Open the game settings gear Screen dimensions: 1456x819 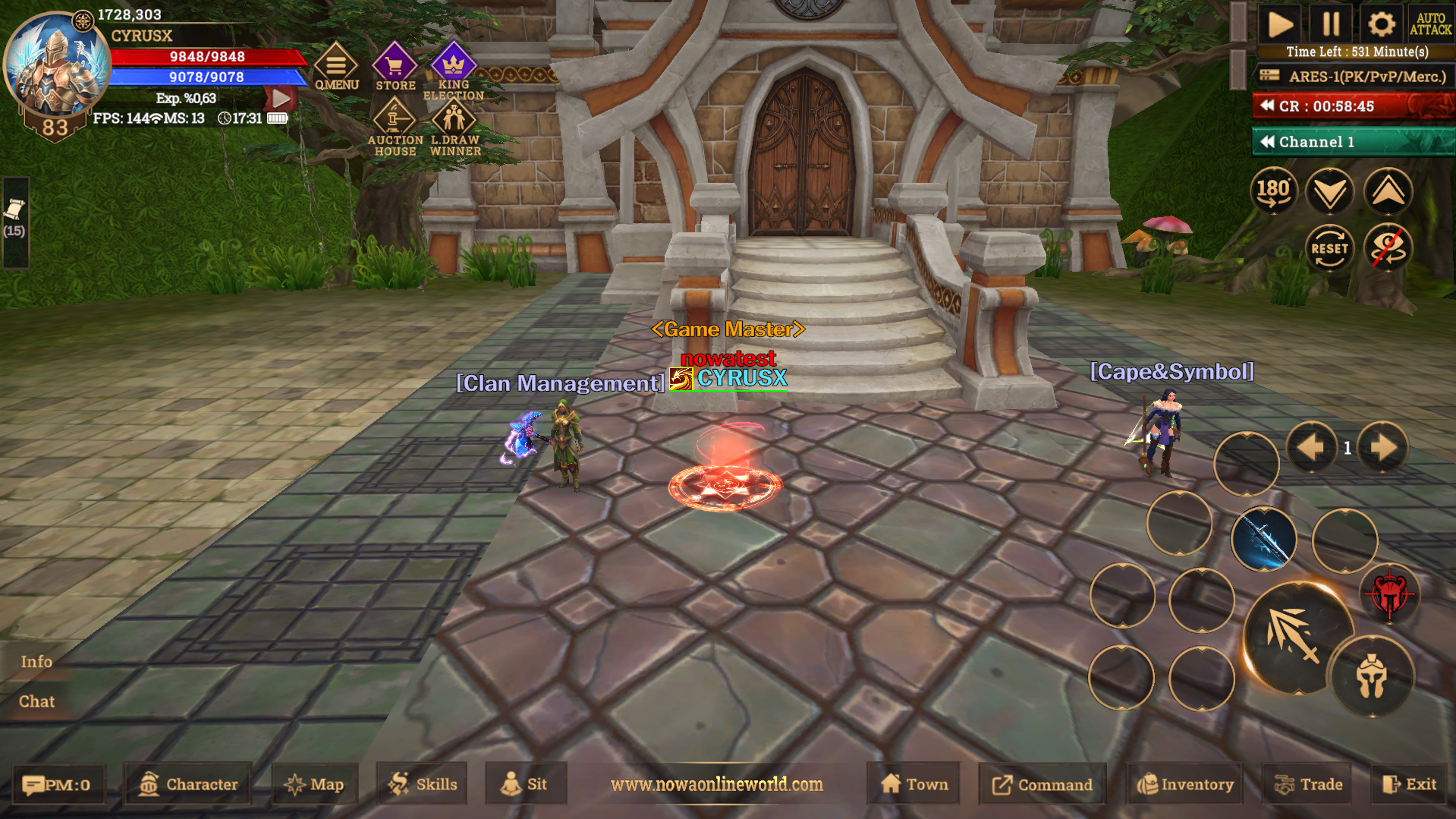pyautogui.click(x=1382, y=24)
